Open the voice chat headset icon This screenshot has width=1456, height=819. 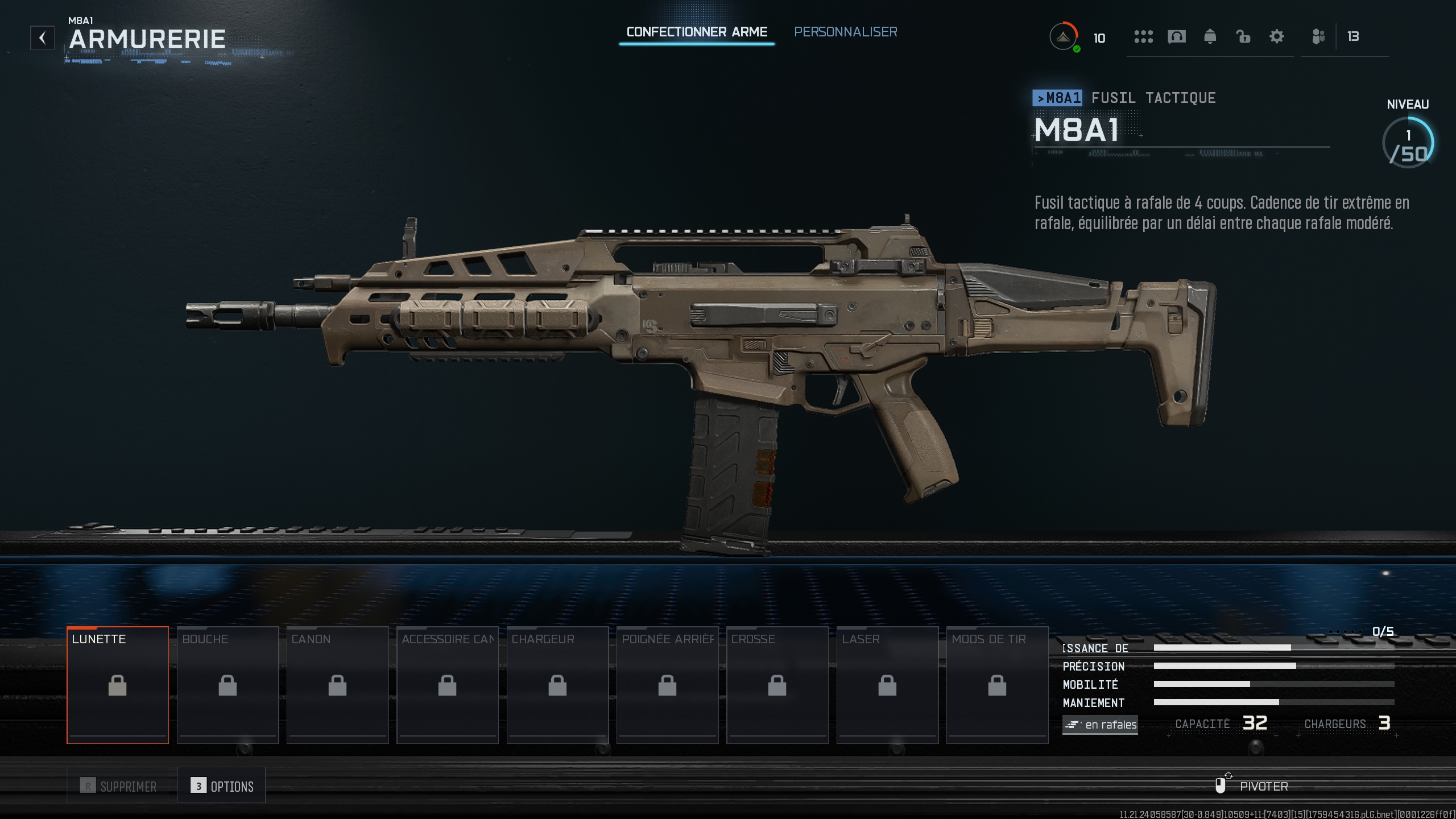1177,36
